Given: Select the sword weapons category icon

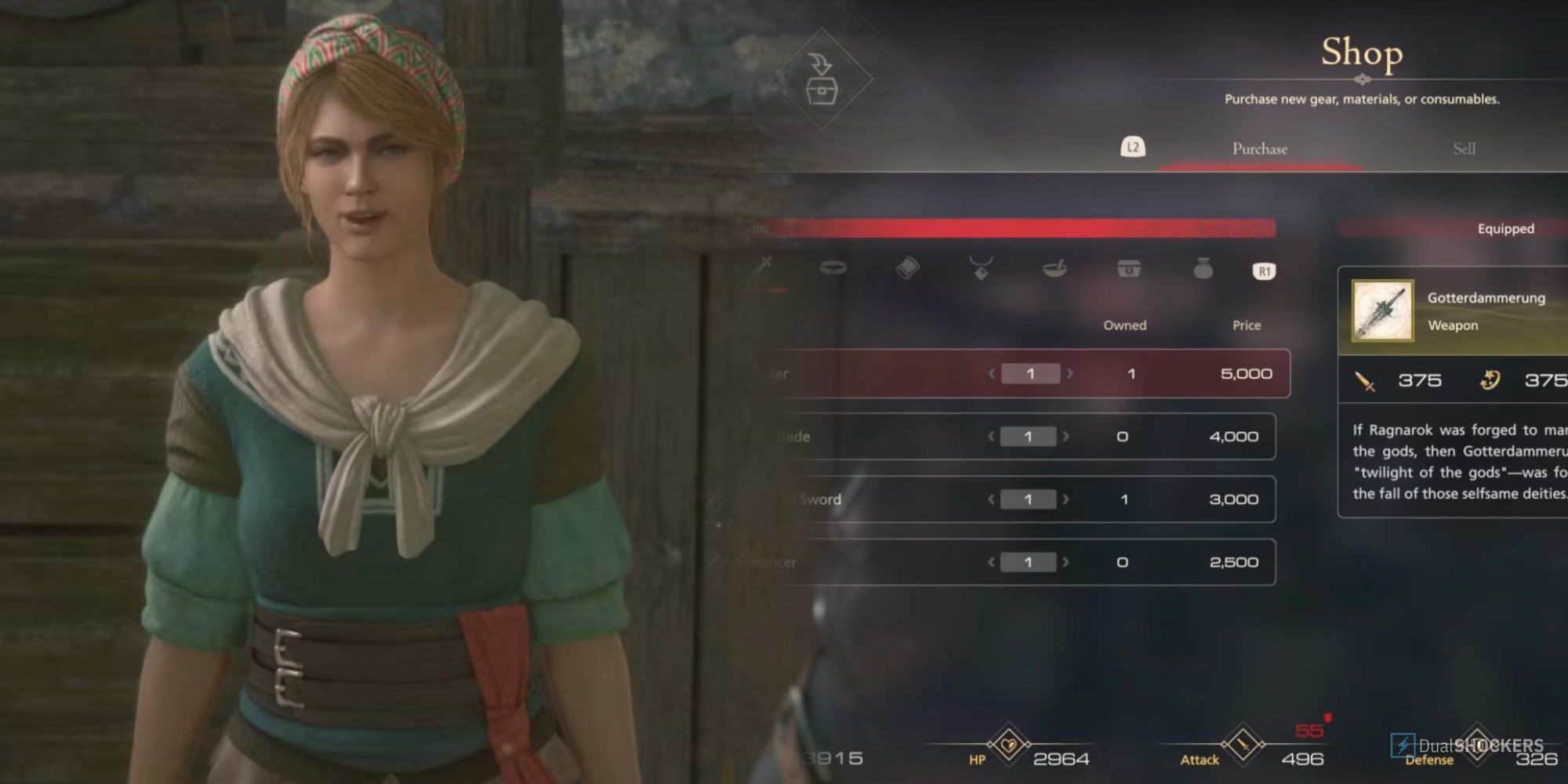Looking at the screenshot, I should click(763, 269).
